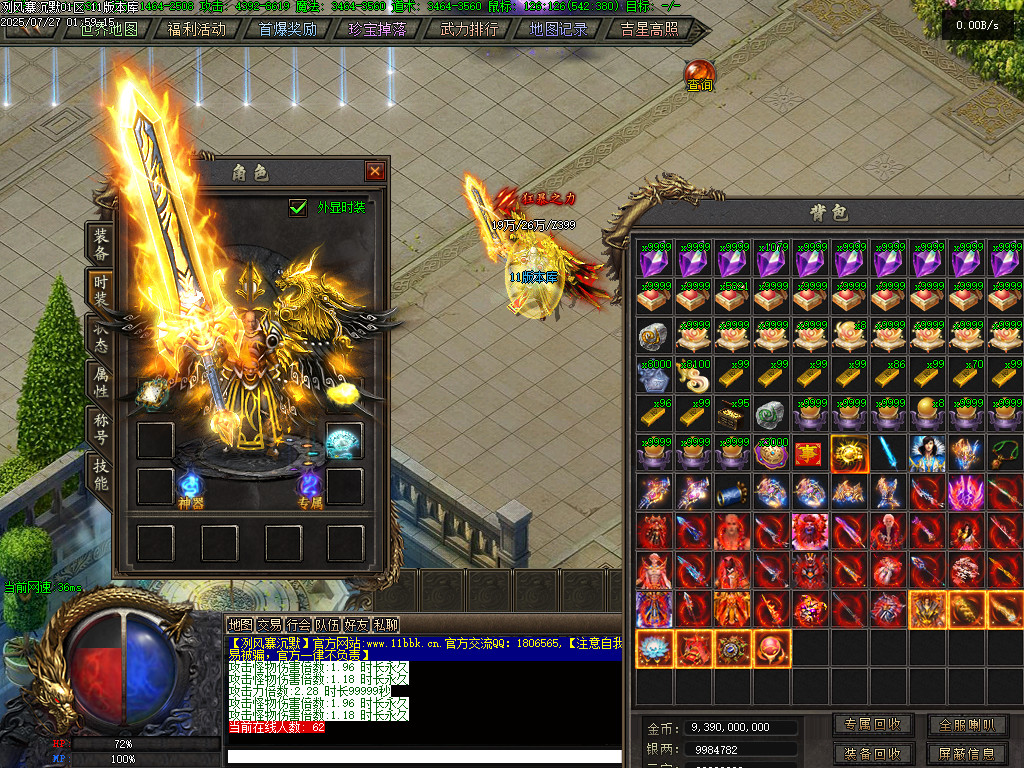Image resolution: width=1024 pixels, height=768 pixels.
Task: Switch to the 属性 attributes tab
Action: point(101,380)
